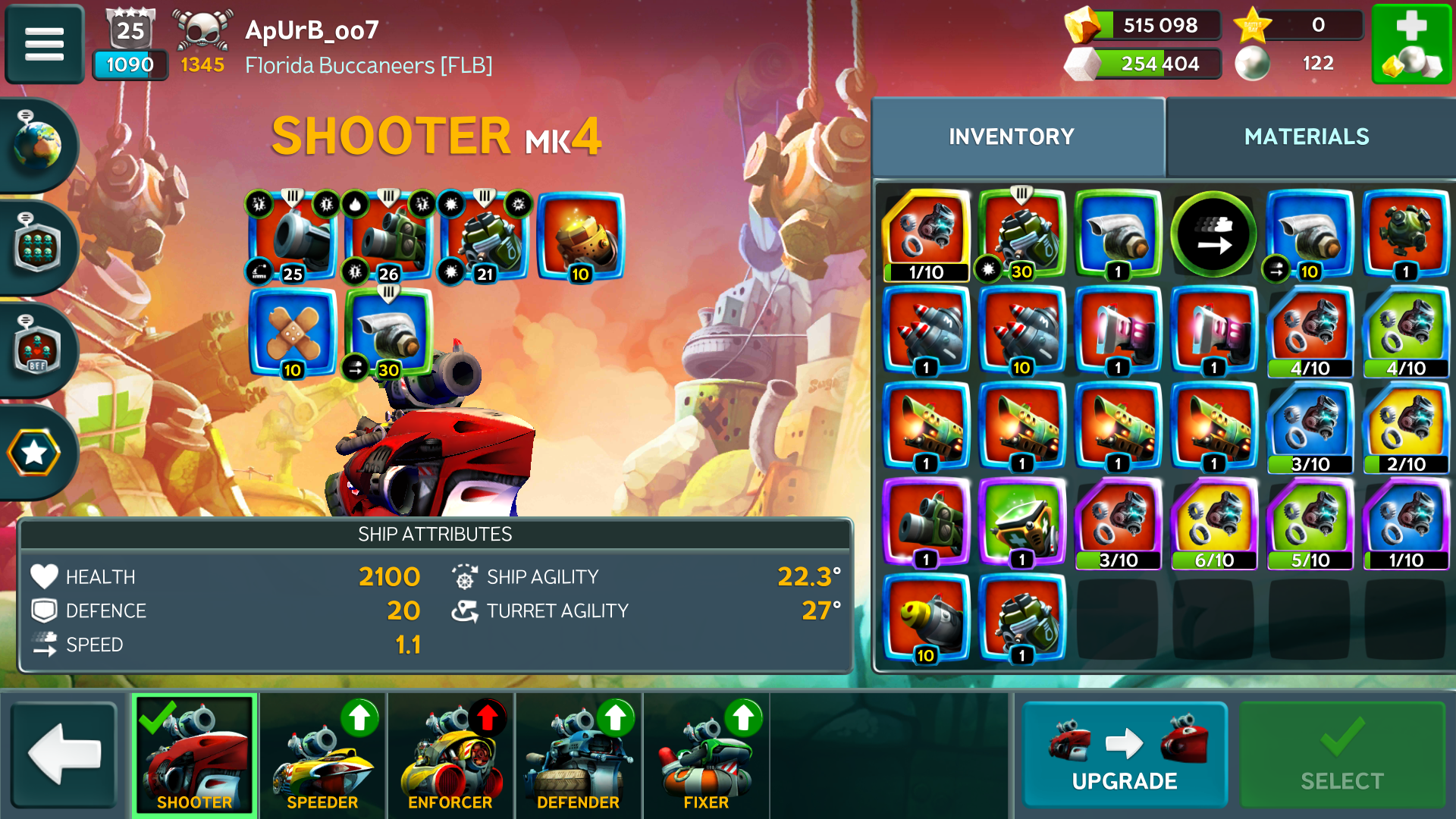Open the green plus buy-currency shop
The height and width of the screenshot is (819, 1456).
click(x=1410, y=43)
